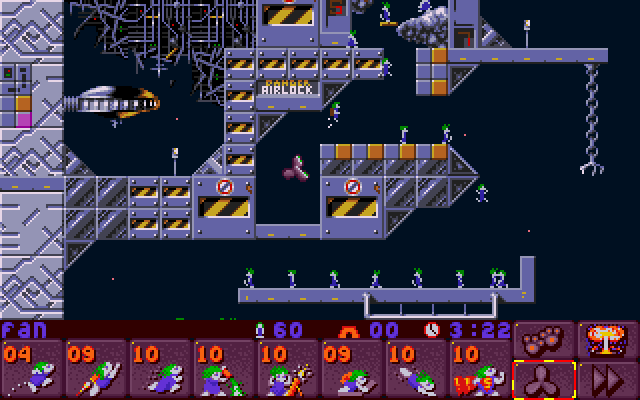Nuke all lemmings with the mushroom cloud button
This screenshot has height=400, width=640.
tap(608, 337)
